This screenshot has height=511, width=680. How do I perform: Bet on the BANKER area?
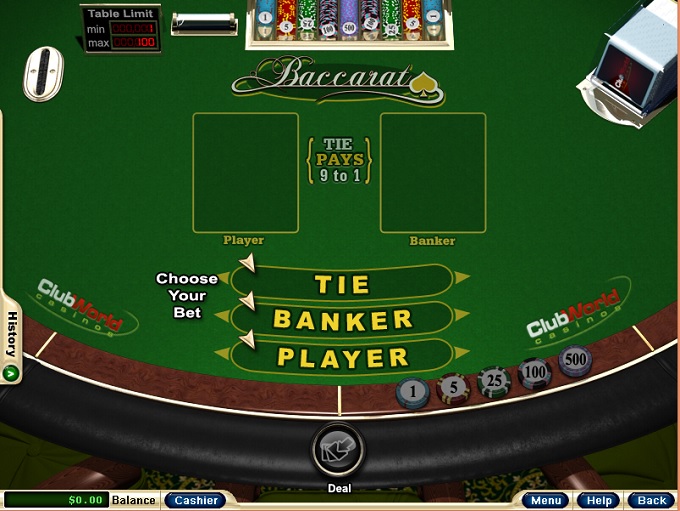pyautogui.click(x=343, y=320)
